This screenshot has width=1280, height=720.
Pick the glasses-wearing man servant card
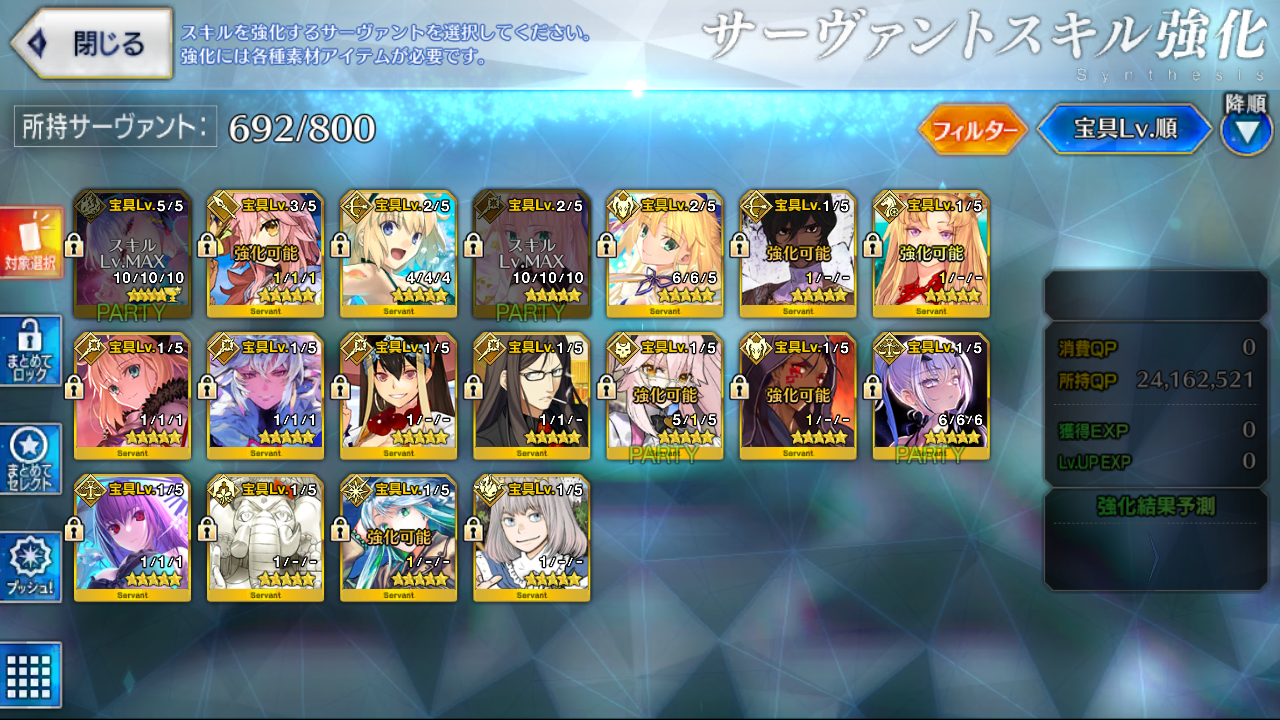[532, 397]
